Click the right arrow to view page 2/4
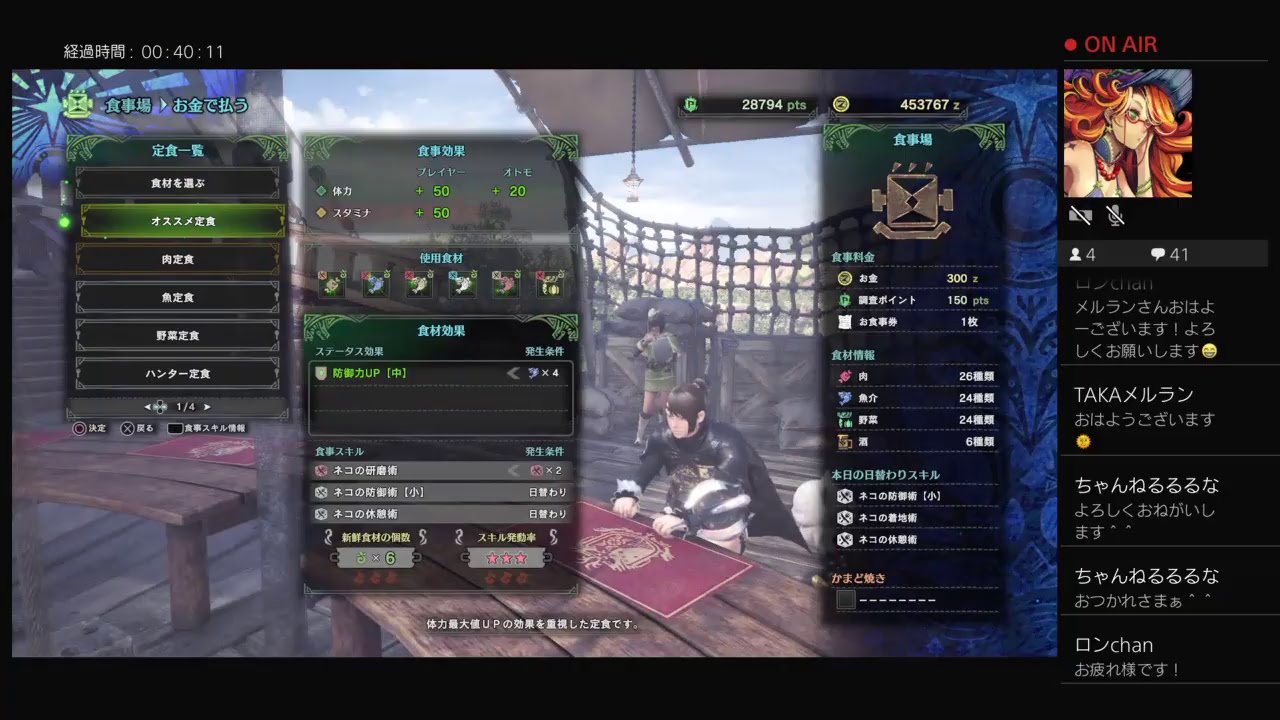This screenshot has height=720, width=1280. point(207,407)
